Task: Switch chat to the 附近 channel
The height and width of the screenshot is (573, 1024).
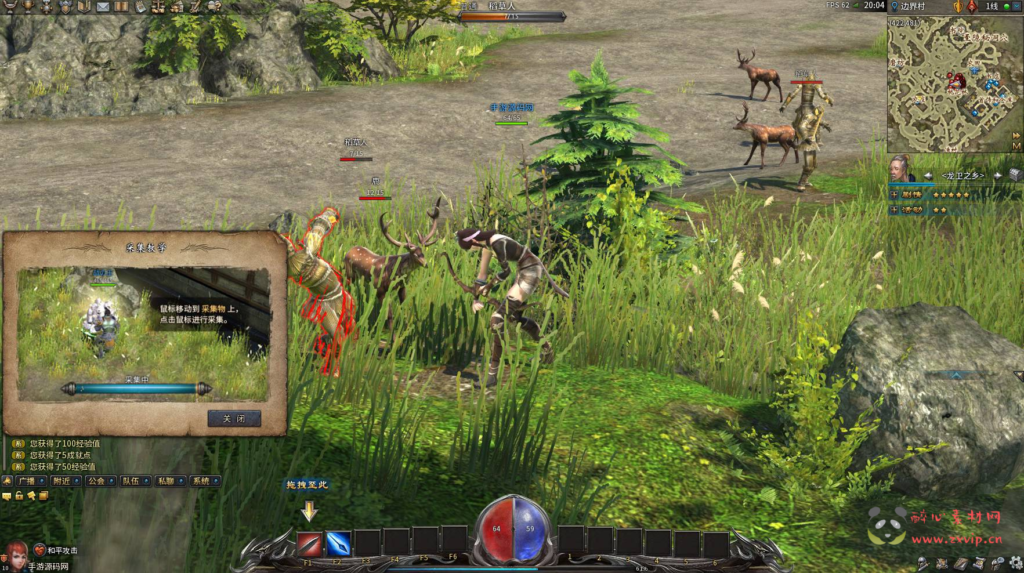Action: (x=63, y=481)
